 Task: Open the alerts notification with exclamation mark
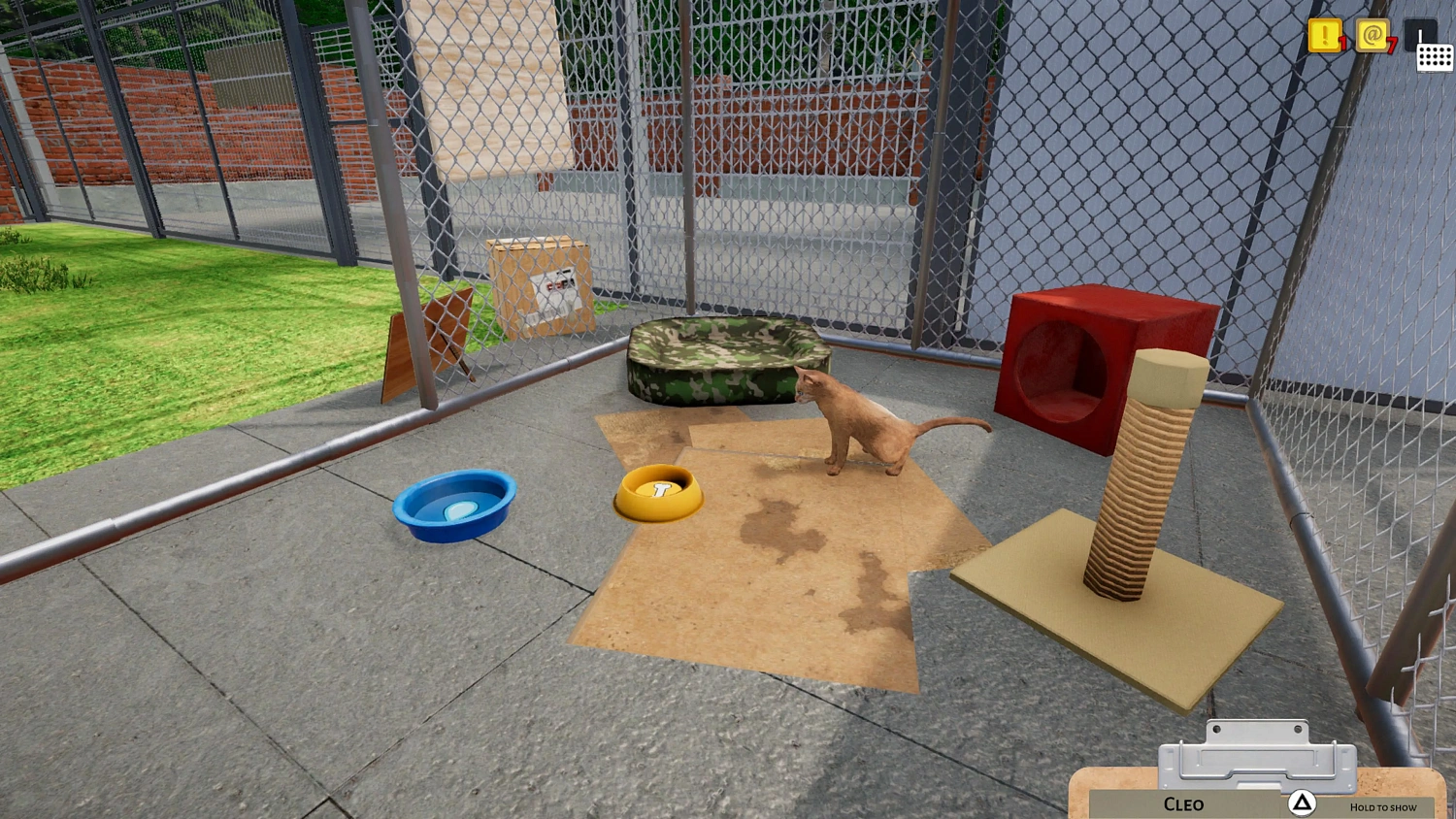(x=1324, y=37)
